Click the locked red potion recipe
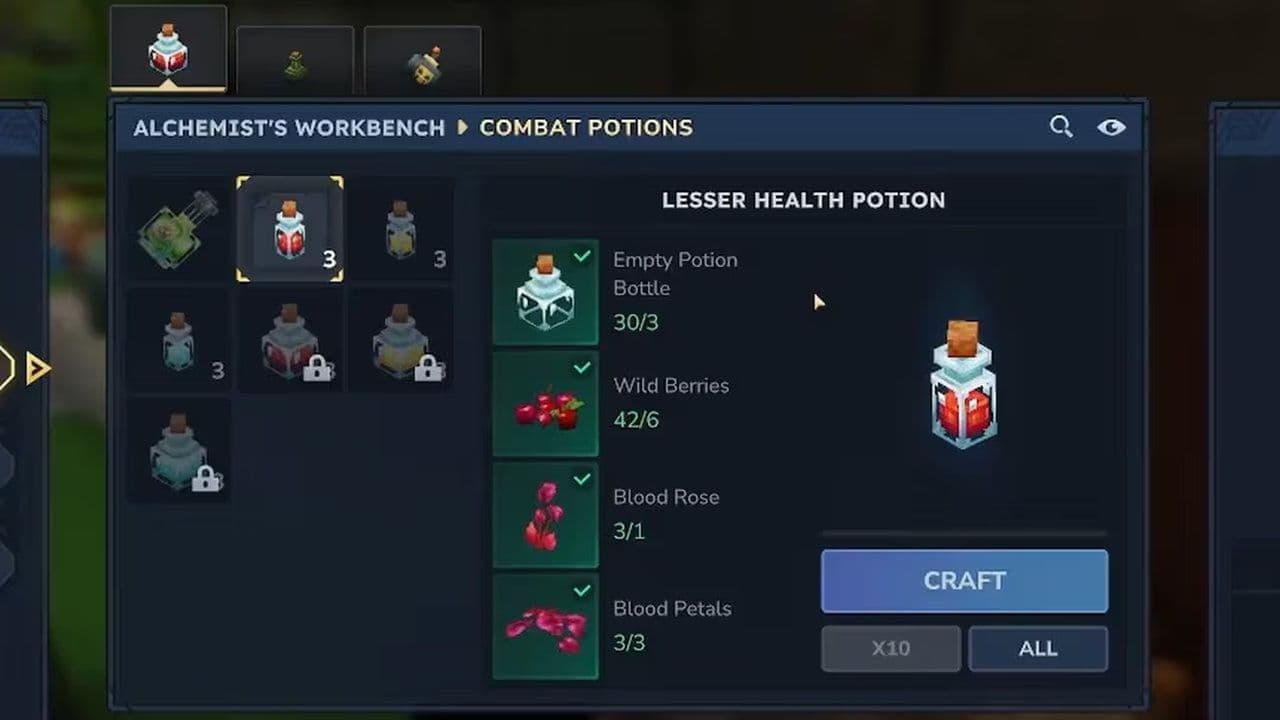Image resolution: width=1280 pixels, height=720 pixels. [290, 341]
